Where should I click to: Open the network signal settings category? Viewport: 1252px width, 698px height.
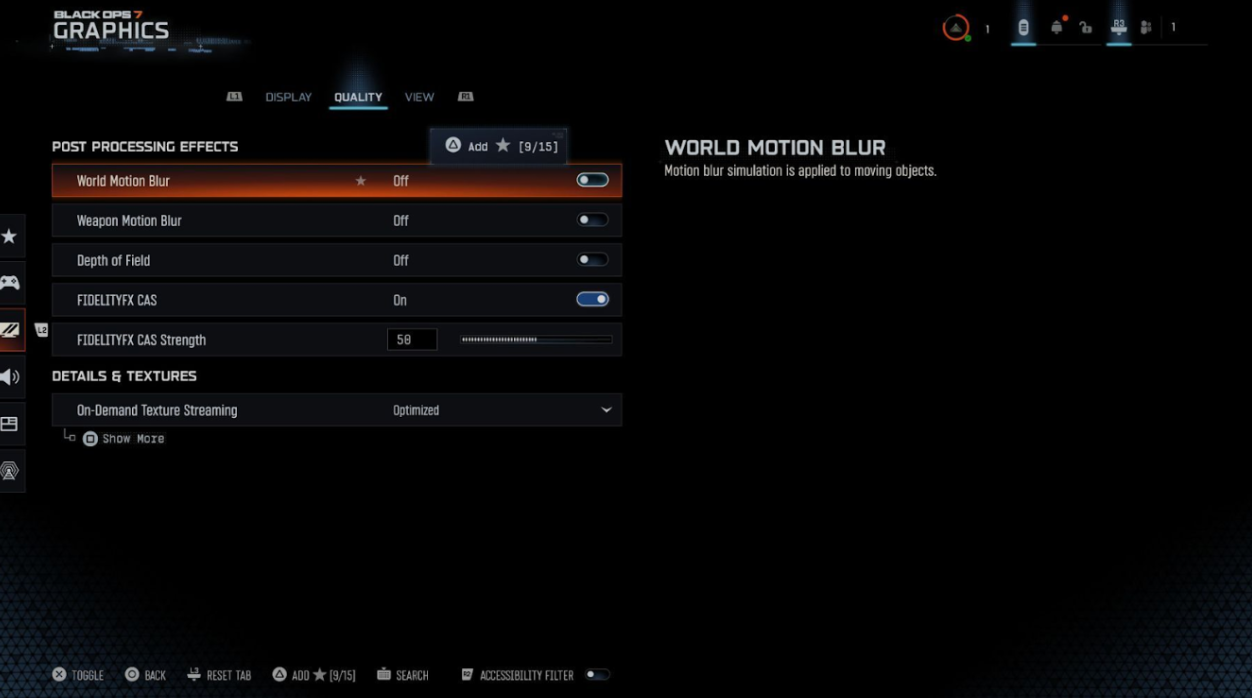[10, 471]
